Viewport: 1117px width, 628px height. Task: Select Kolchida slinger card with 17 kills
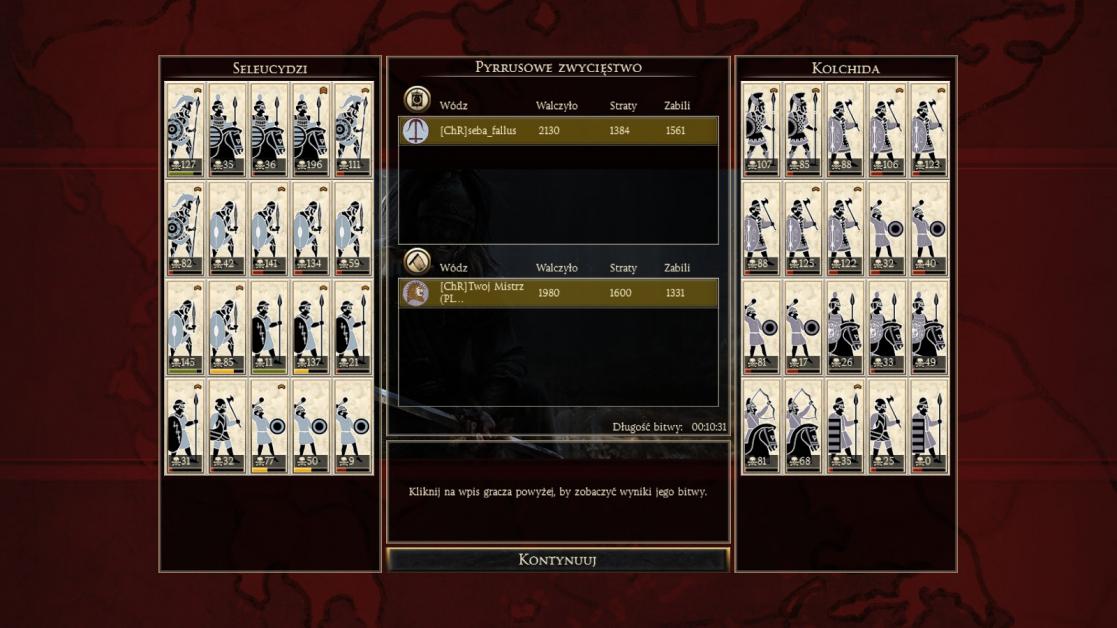click(x=803, y=326)
